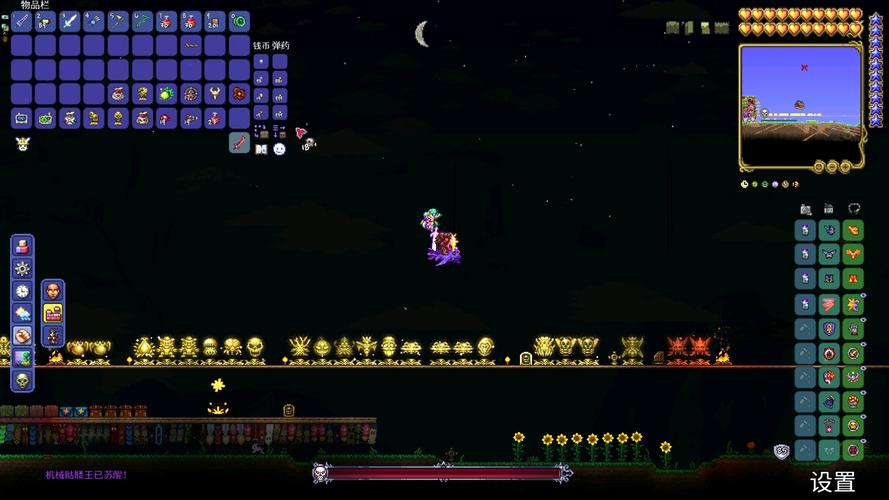Open the skull enemy difficulty slider power
The image size is (889, 500).
click(x=22, y=380)
